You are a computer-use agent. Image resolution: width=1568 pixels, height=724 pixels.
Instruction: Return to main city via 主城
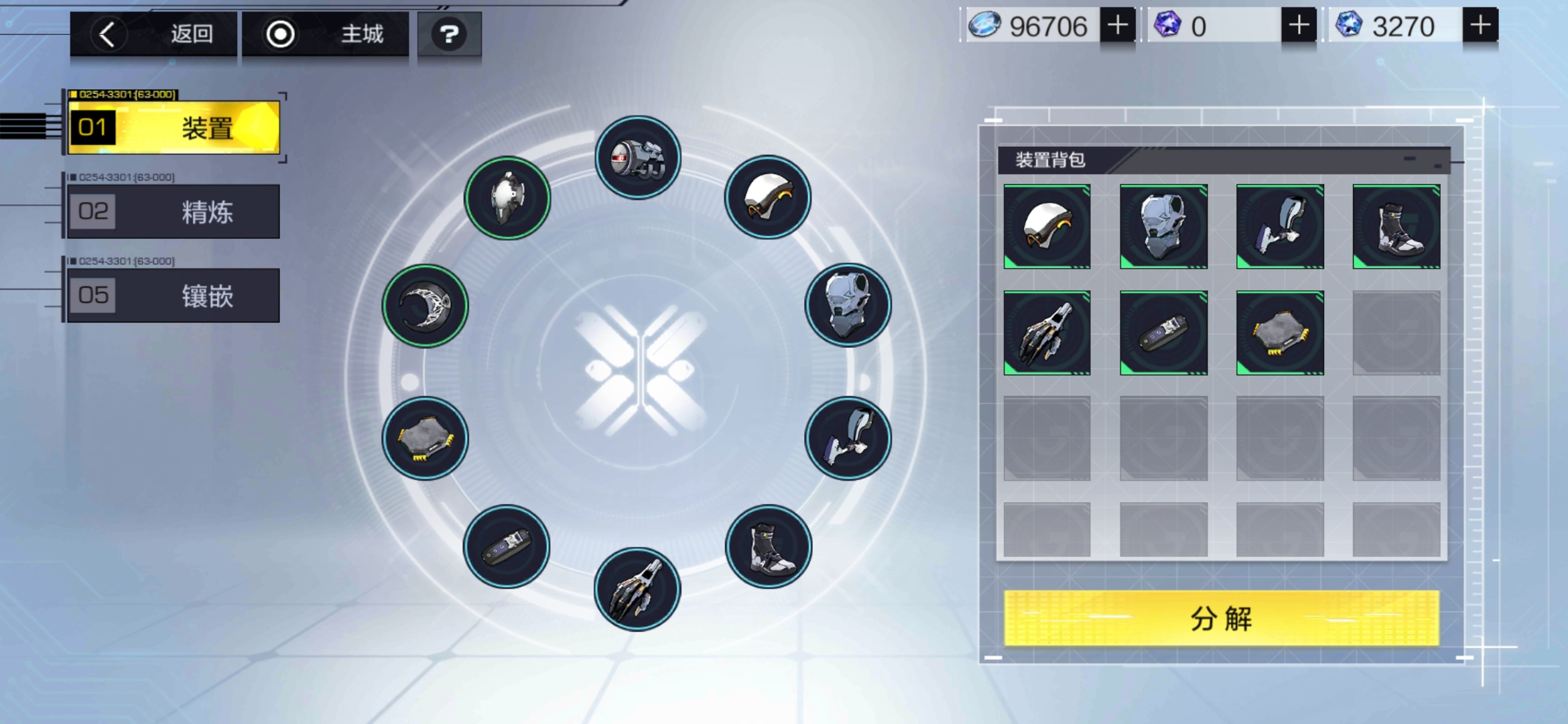tap(326, 34)
